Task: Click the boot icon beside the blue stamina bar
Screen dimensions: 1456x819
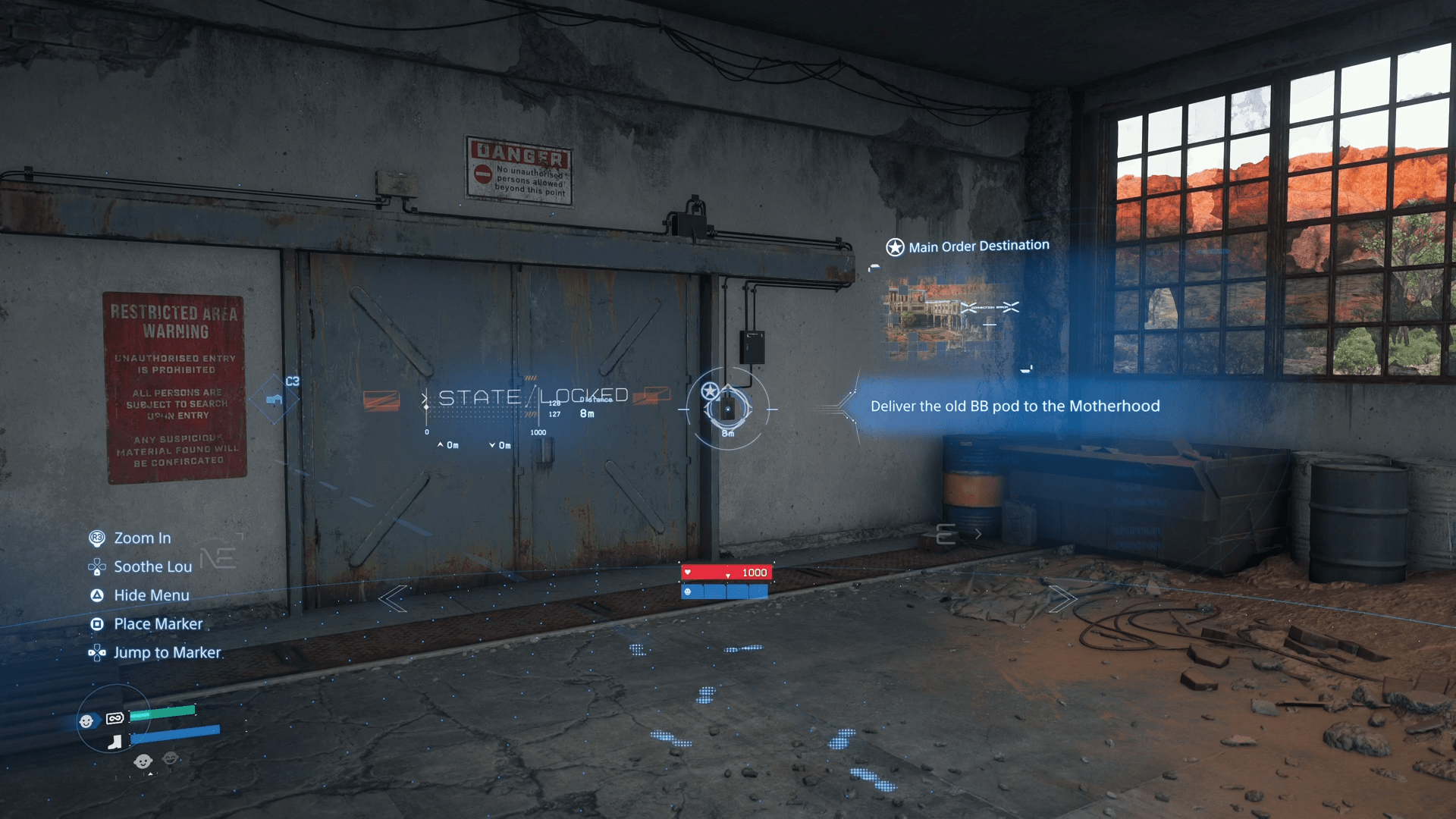Action: 115,742
